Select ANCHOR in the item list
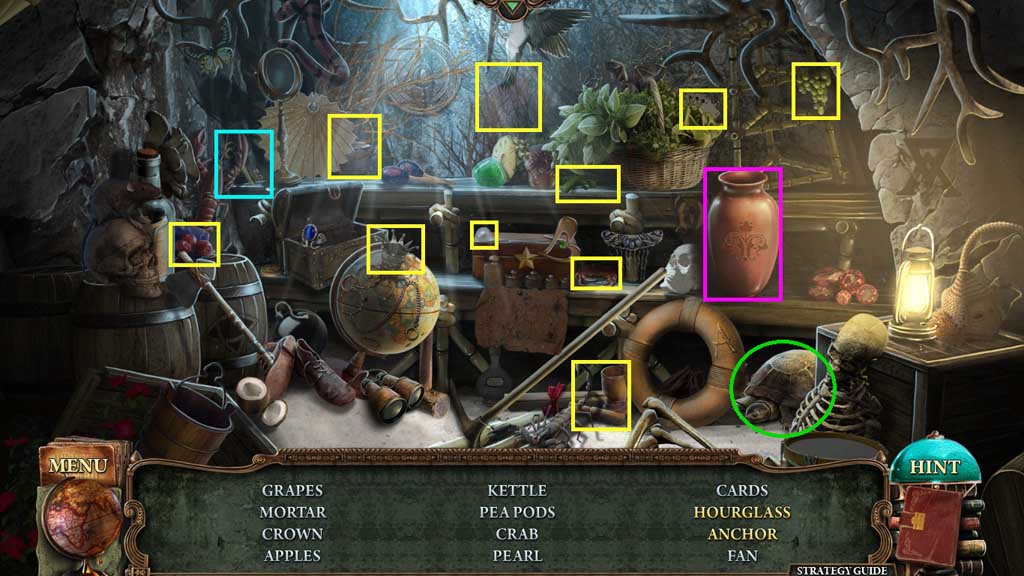Viewport: 1024px width, 576px height. tap(742, 534)
